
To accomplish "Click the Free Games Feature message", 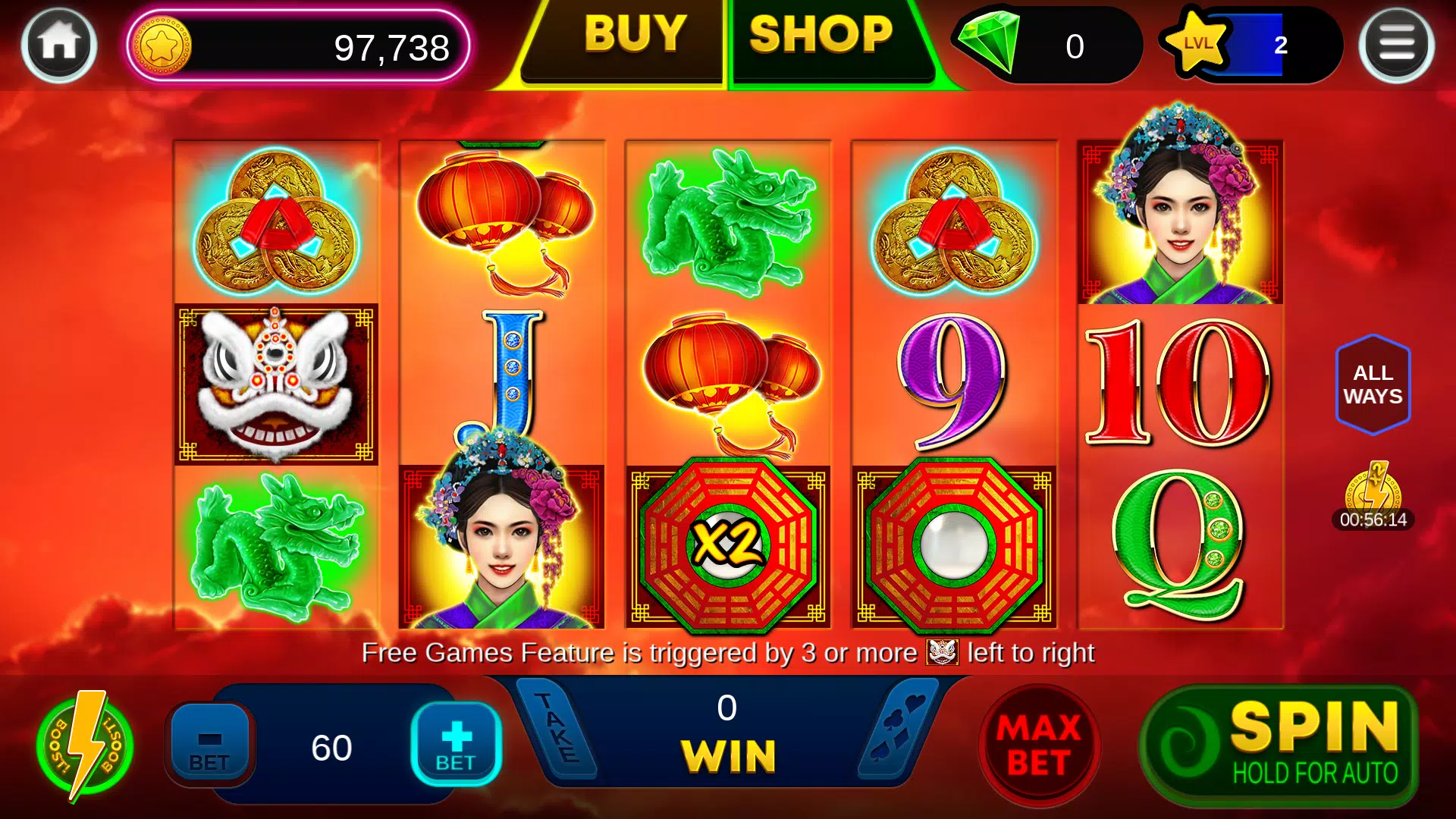I will tap(728, 651).
